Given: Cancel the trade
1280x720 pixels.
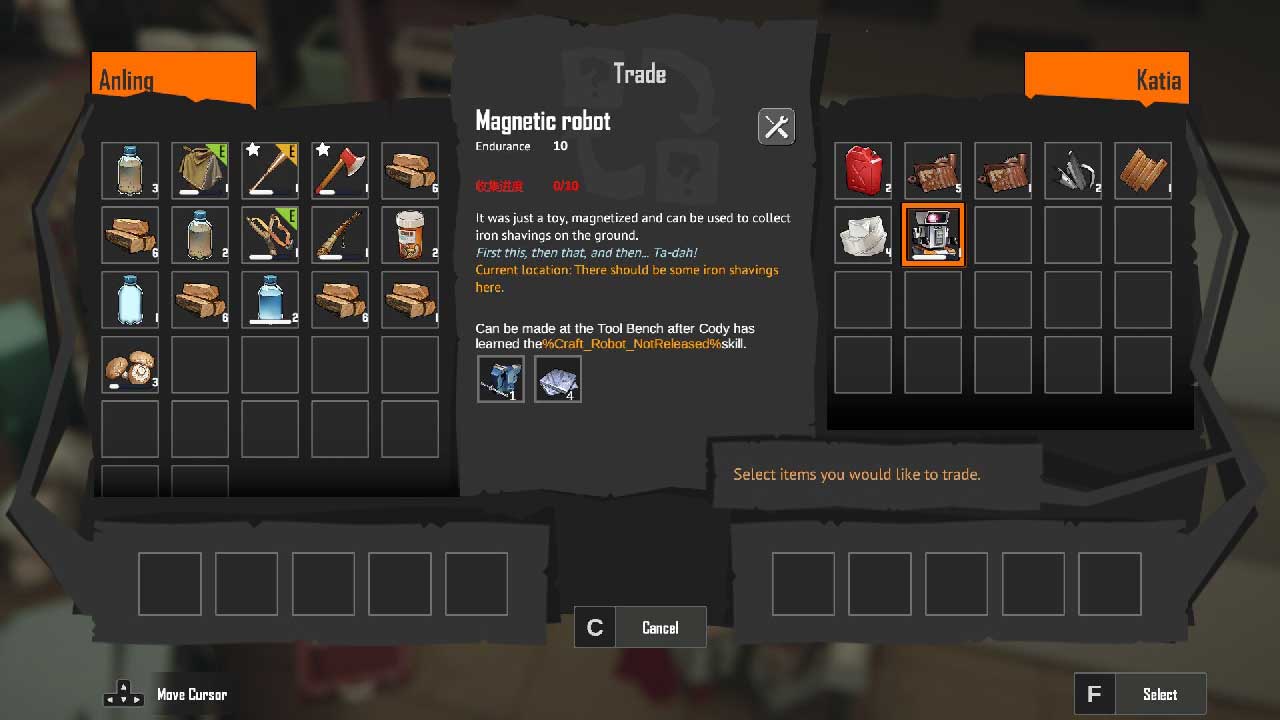Looking at the screenshot, I should pos(640,627).
